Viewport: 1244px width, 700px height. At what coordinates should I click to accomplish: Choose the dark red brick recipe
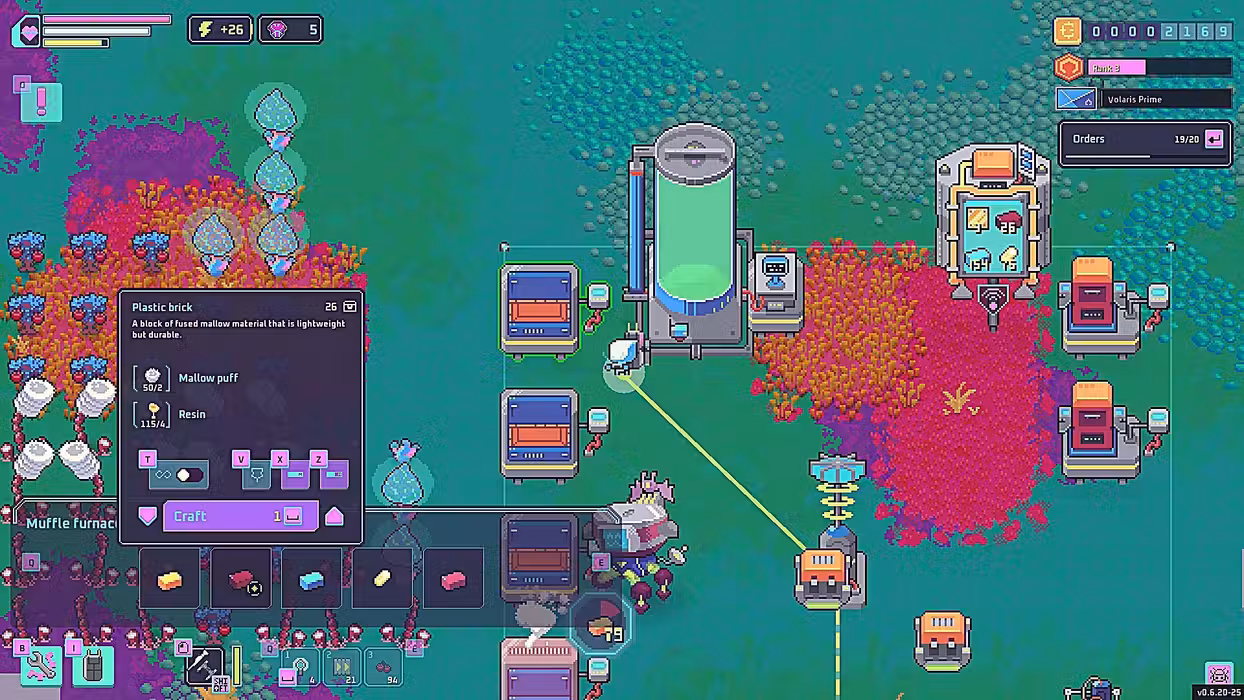tap(241, 579)
